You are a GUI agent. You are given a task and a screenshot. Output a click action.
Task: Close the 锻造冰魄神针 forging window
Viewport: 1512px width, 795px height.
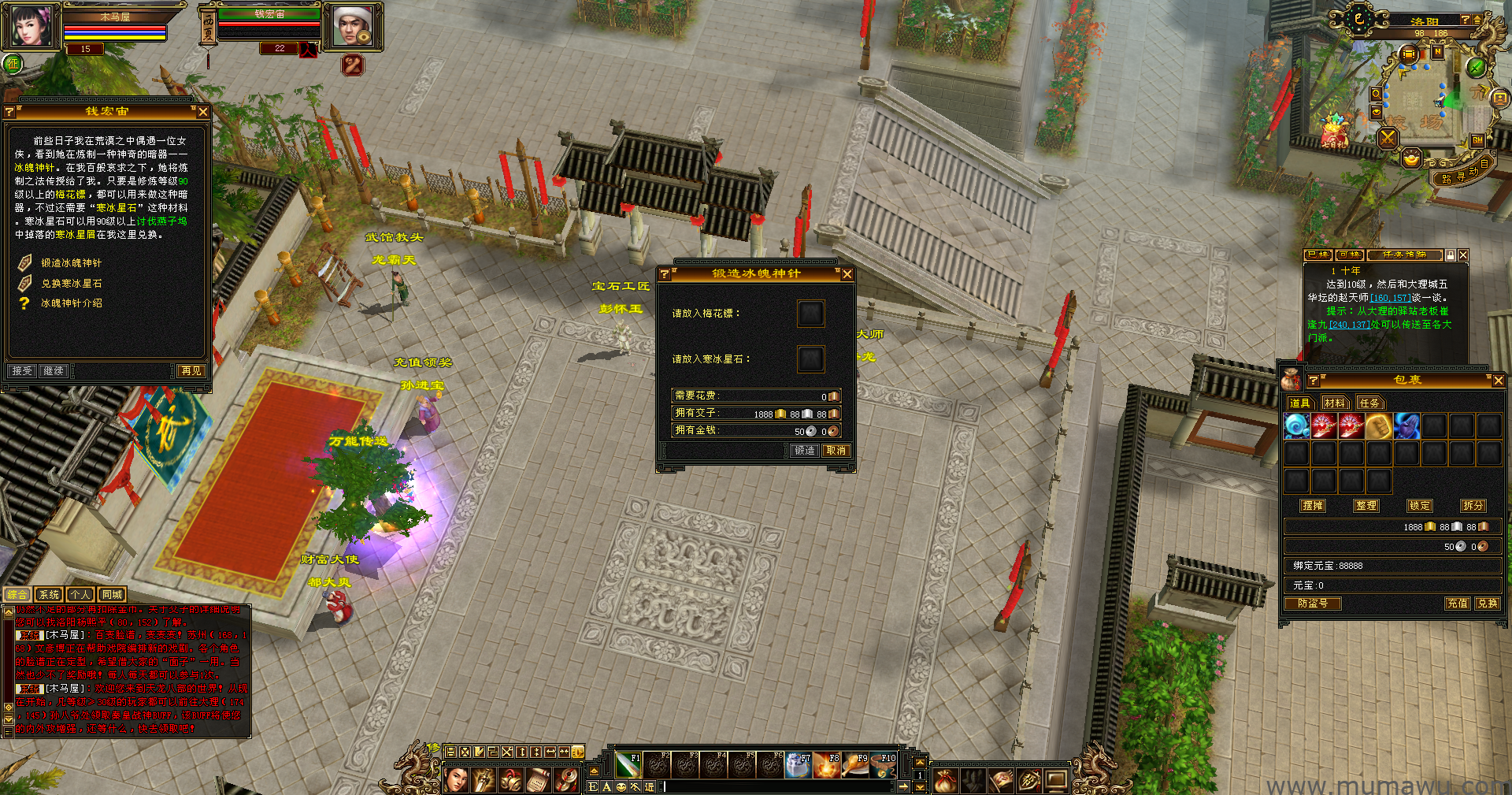(x=847, y=274)
